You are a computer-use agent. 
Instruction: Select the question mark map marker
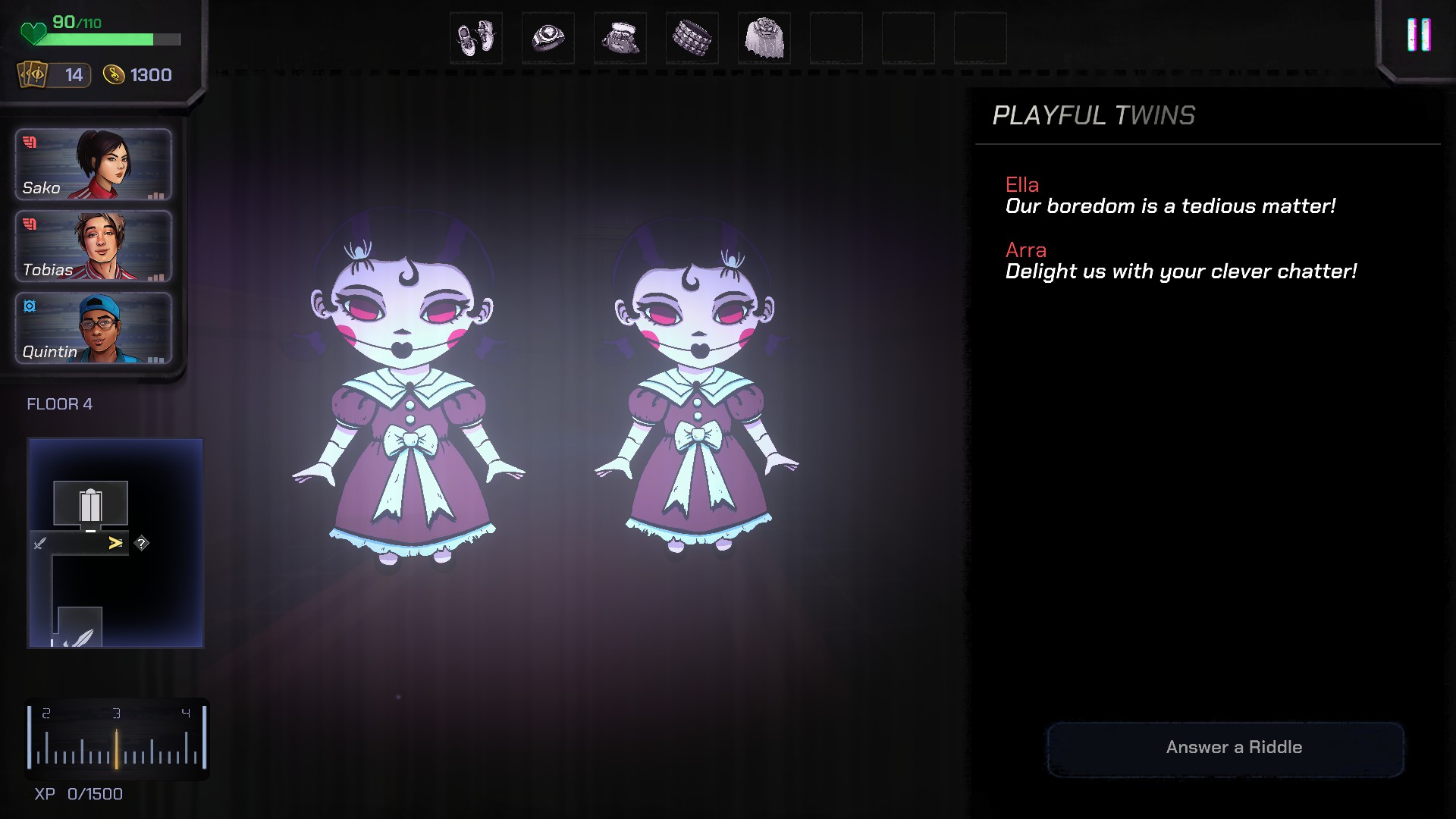pyautogui.click(x=142, y=543)
